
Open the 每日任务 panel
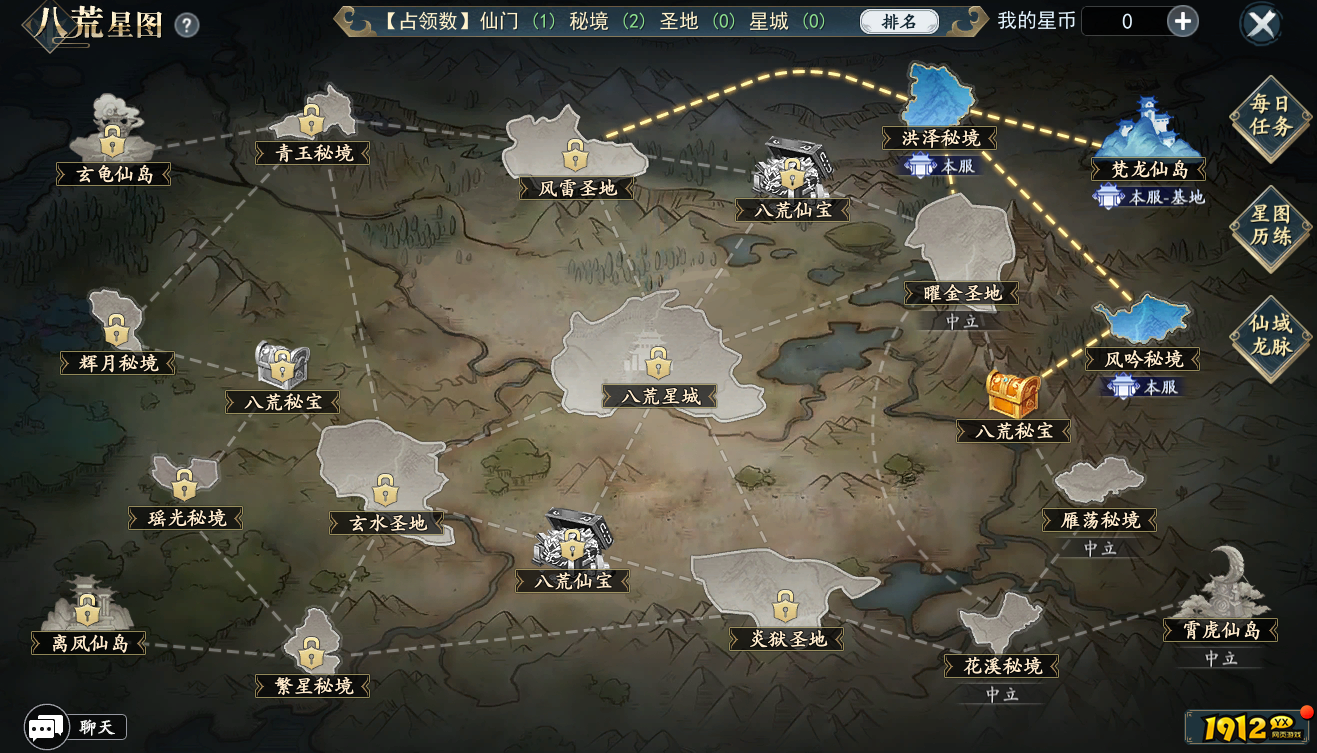(x=1269, y=114)
